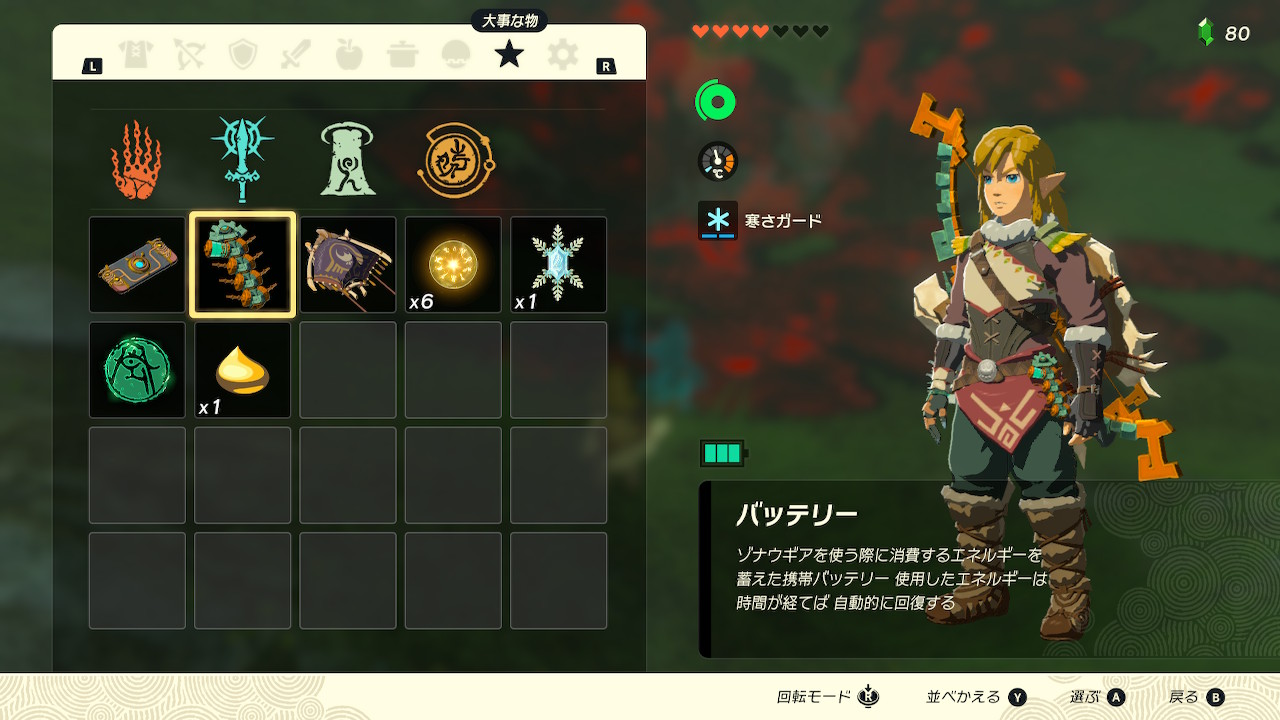Select the orange circular swirl ability icon
1280x720 pixels.
click(455, 160)
